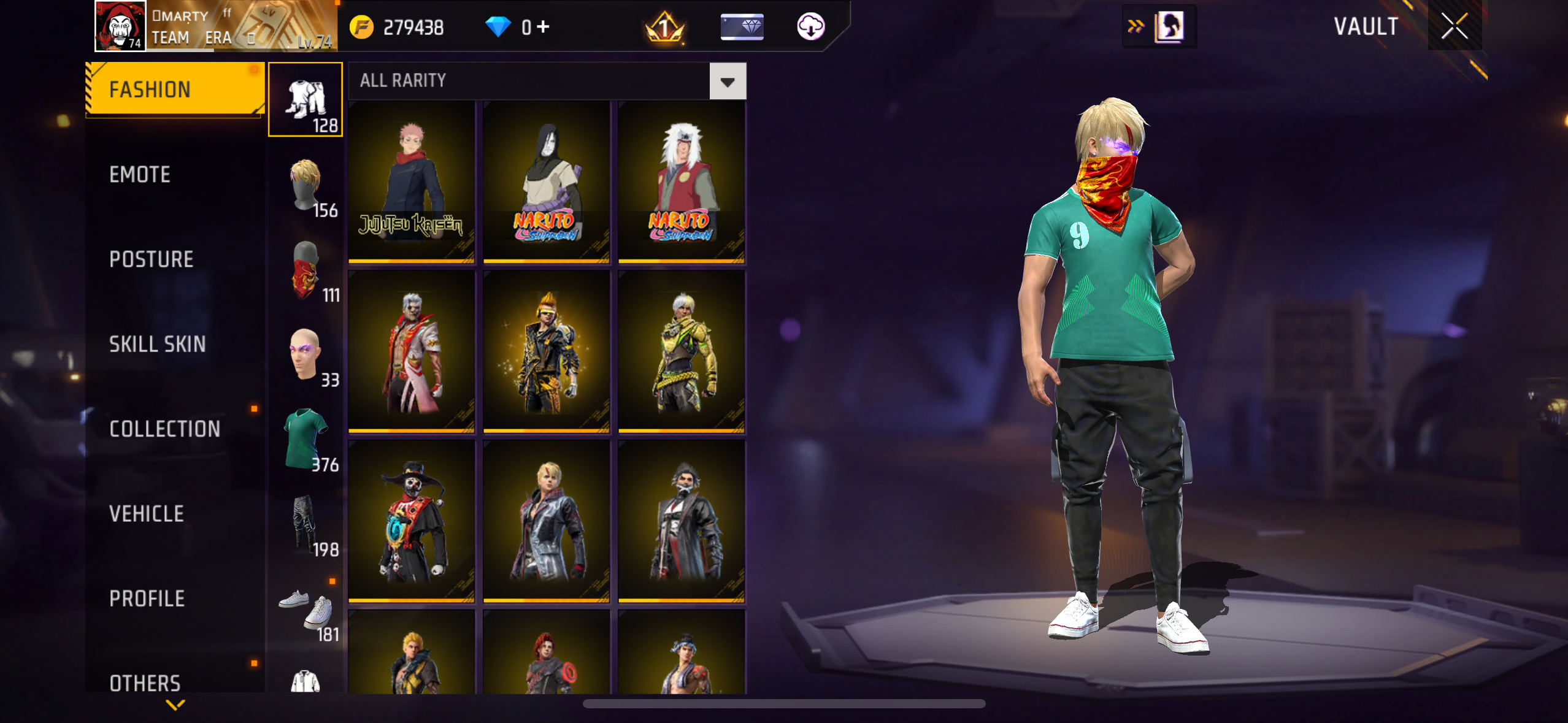Select the white-haired Naruto Shippuden bundle
Image resolution: width=1568 pixels, height=723 pixels.
[682, 182]
